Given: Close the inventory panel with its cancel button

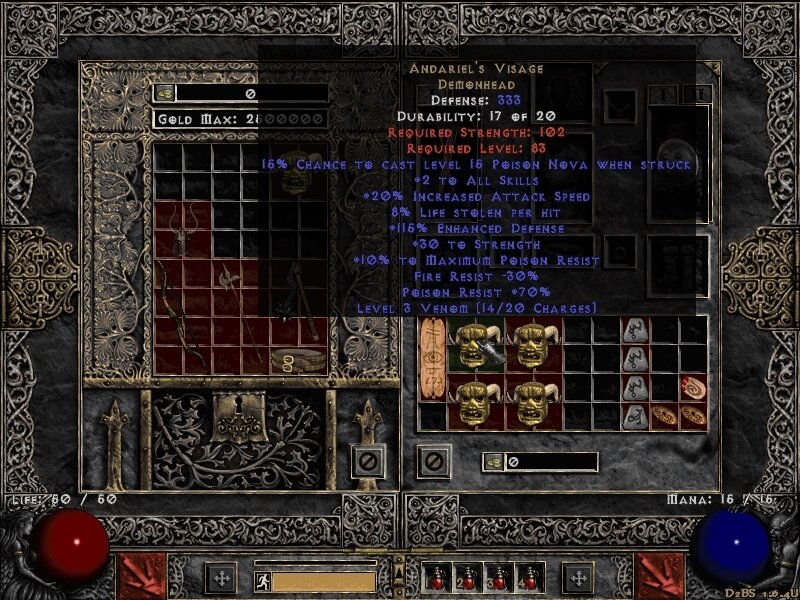Looking at the screenshot, I should (x=433, y=461).
